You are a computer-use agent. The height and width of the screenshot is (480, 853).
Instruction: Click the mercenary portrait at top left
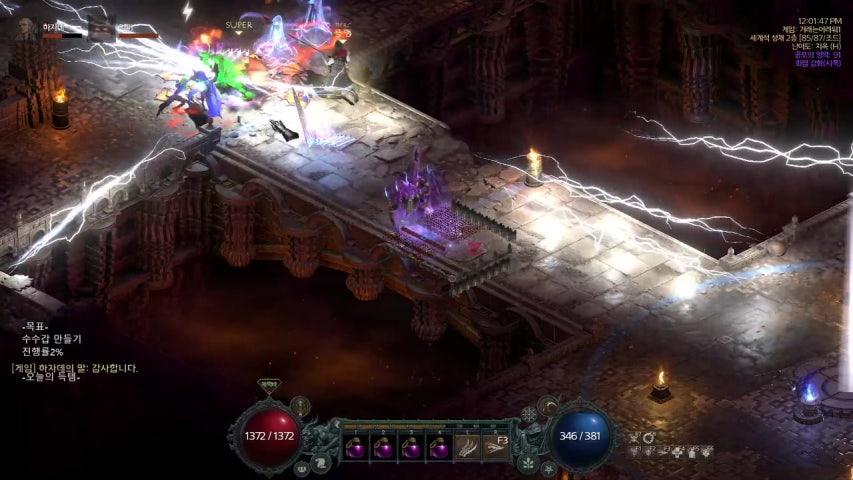click(26, 30)
